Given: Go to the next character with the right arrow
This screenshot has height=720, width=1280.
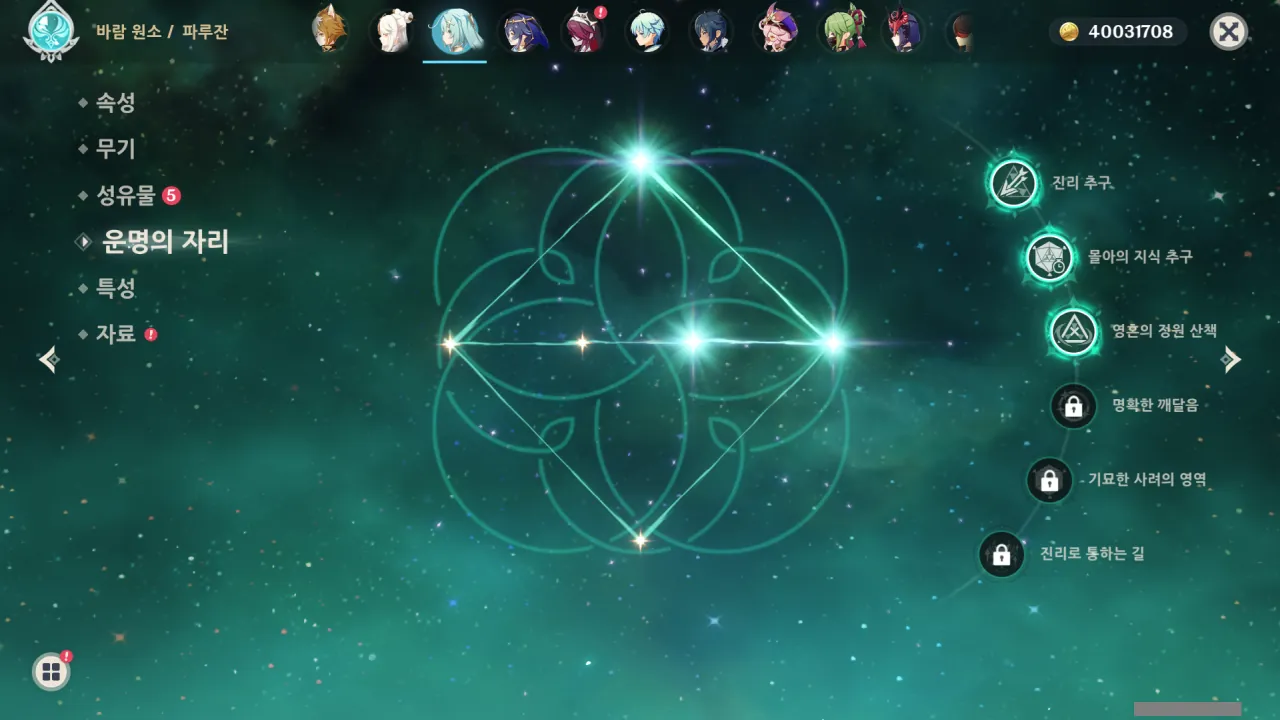Looking at the screenshot, I should pos(1232,359).
